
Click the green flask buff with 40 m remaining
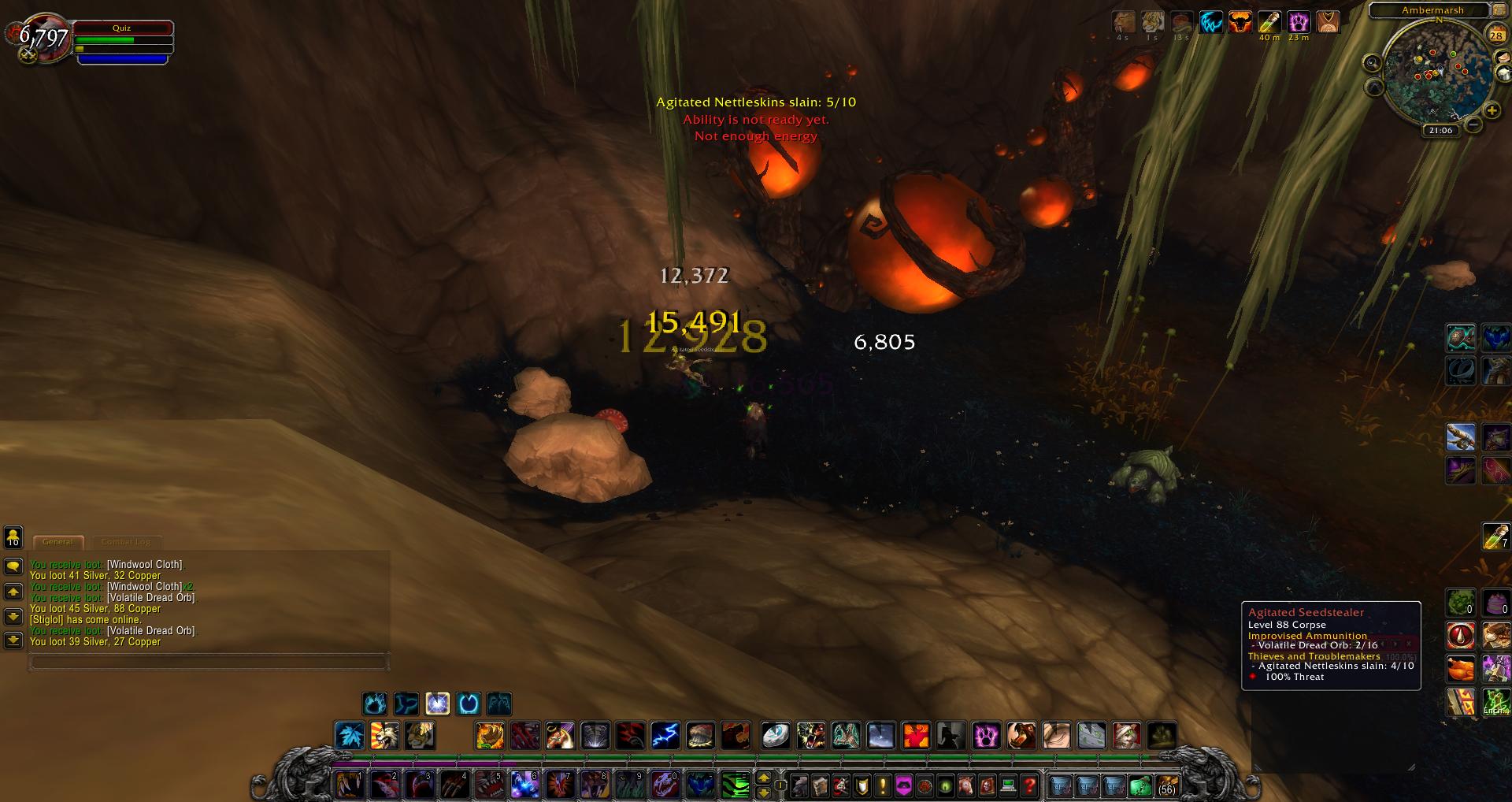pyautogui.click(x=1269, y=22)
